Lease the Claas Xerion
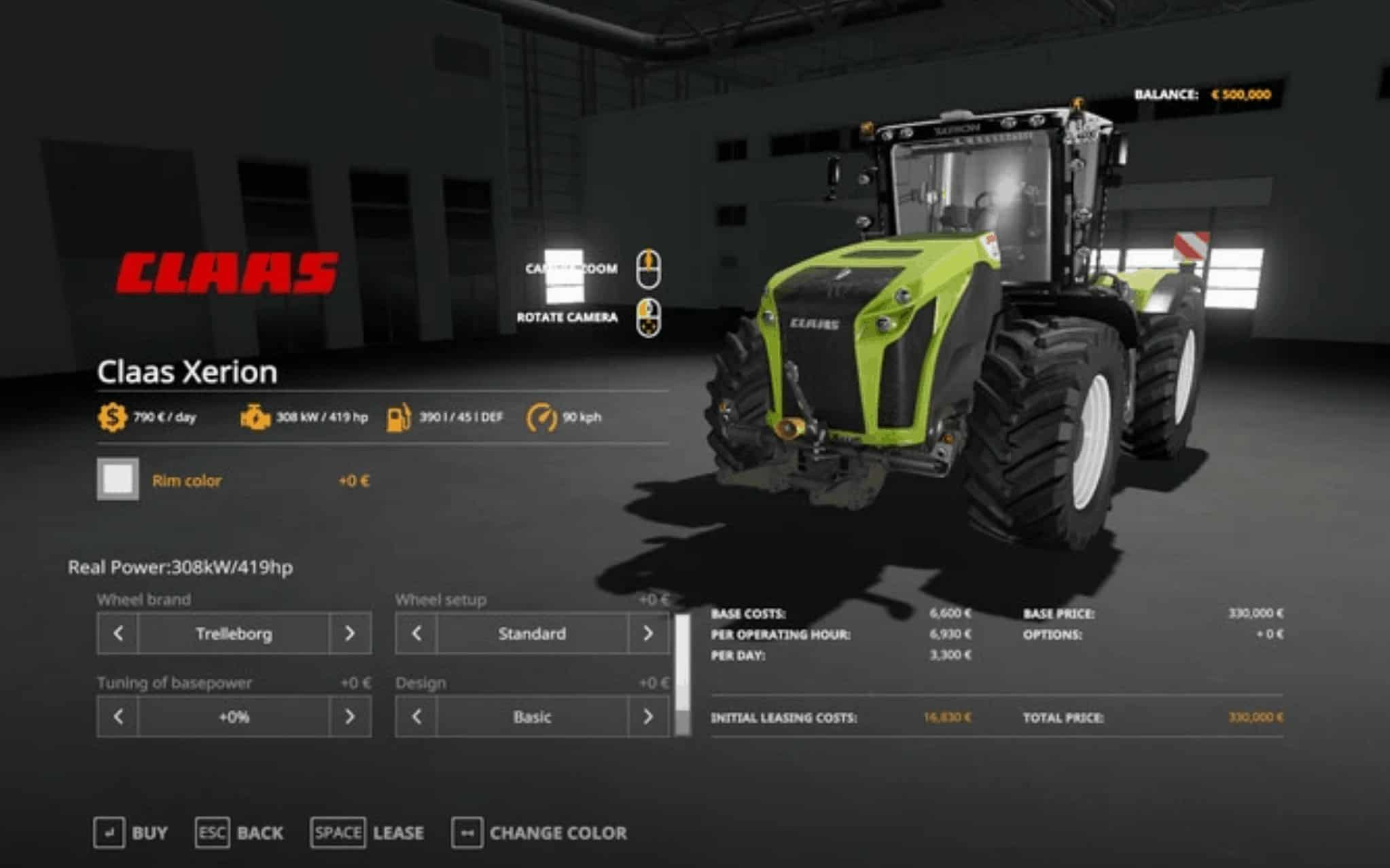The image size is (1390, 868). tap(367, 833)
